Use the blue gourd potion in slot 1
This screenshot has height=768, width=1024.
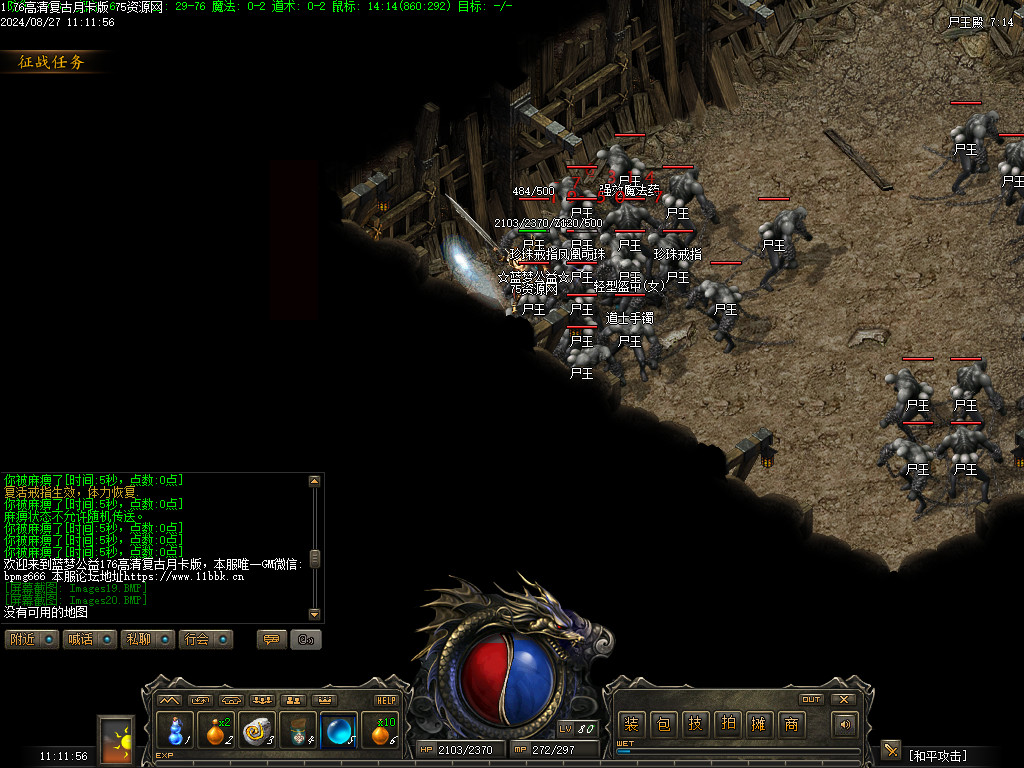[174, 732]
